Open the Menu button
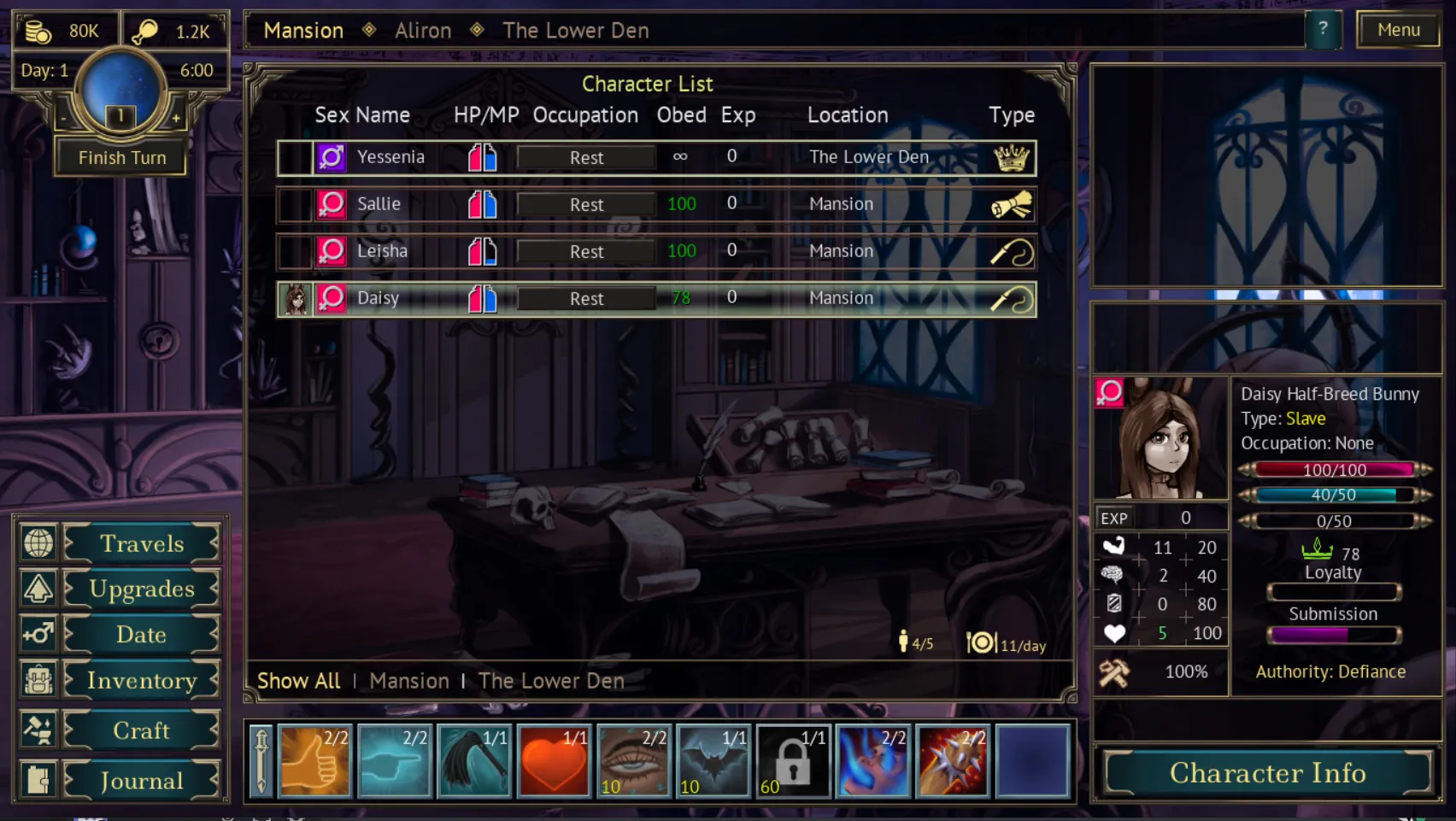This screenshot has width=1456, height=821. click(x=1398, y=30)
